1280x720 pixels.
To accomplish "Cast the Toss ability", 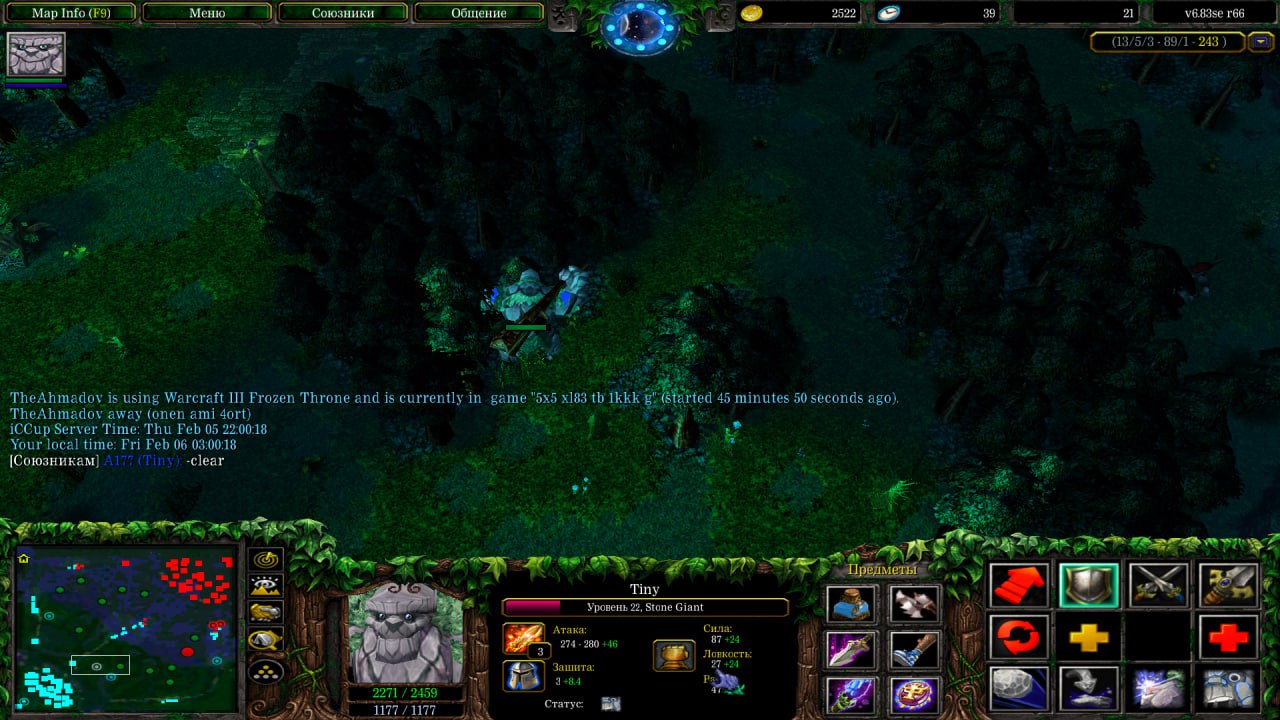I will click(1088, 688).
